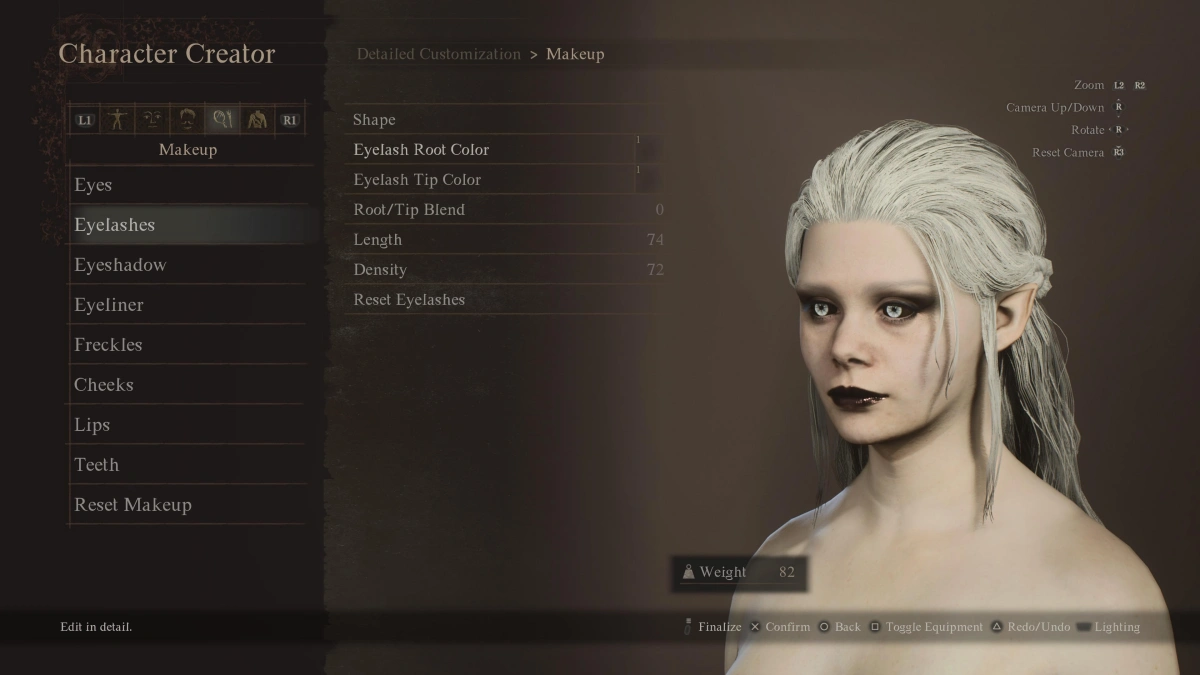
Task: Choose the Eyeliner entry
Action: coord(109,305)
